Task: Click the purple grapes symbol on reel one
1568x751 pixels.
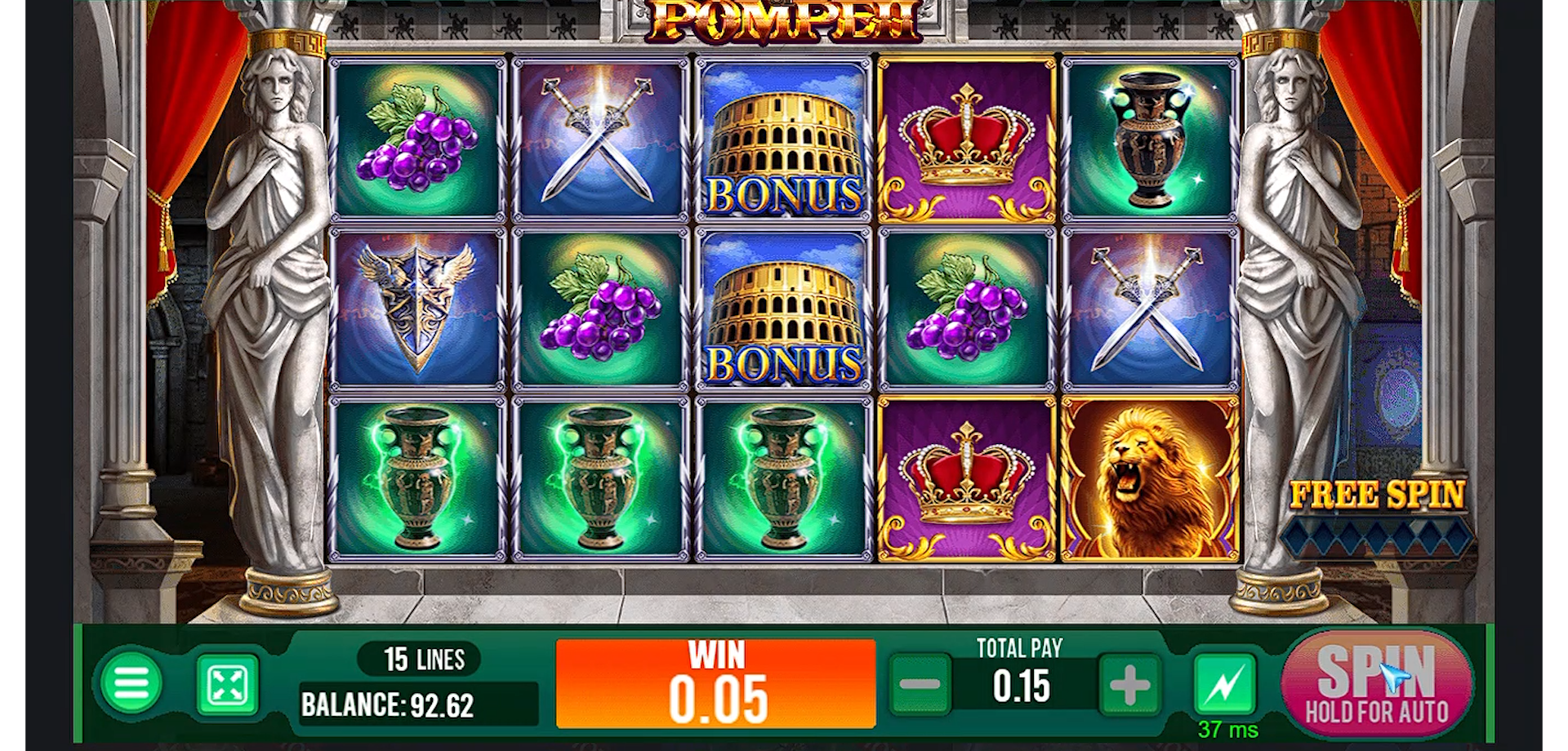Action: click(x=416, y=139)
